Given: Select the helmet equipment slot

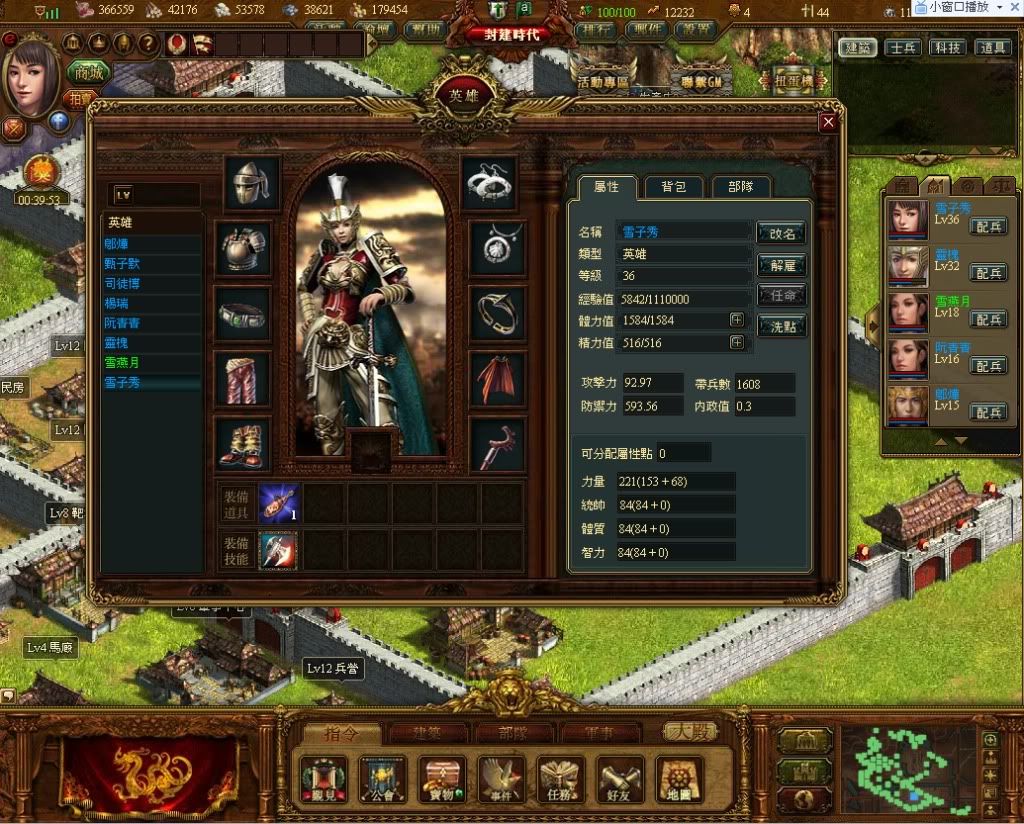Looking at the screenshot, I should (x=250, y=182).
